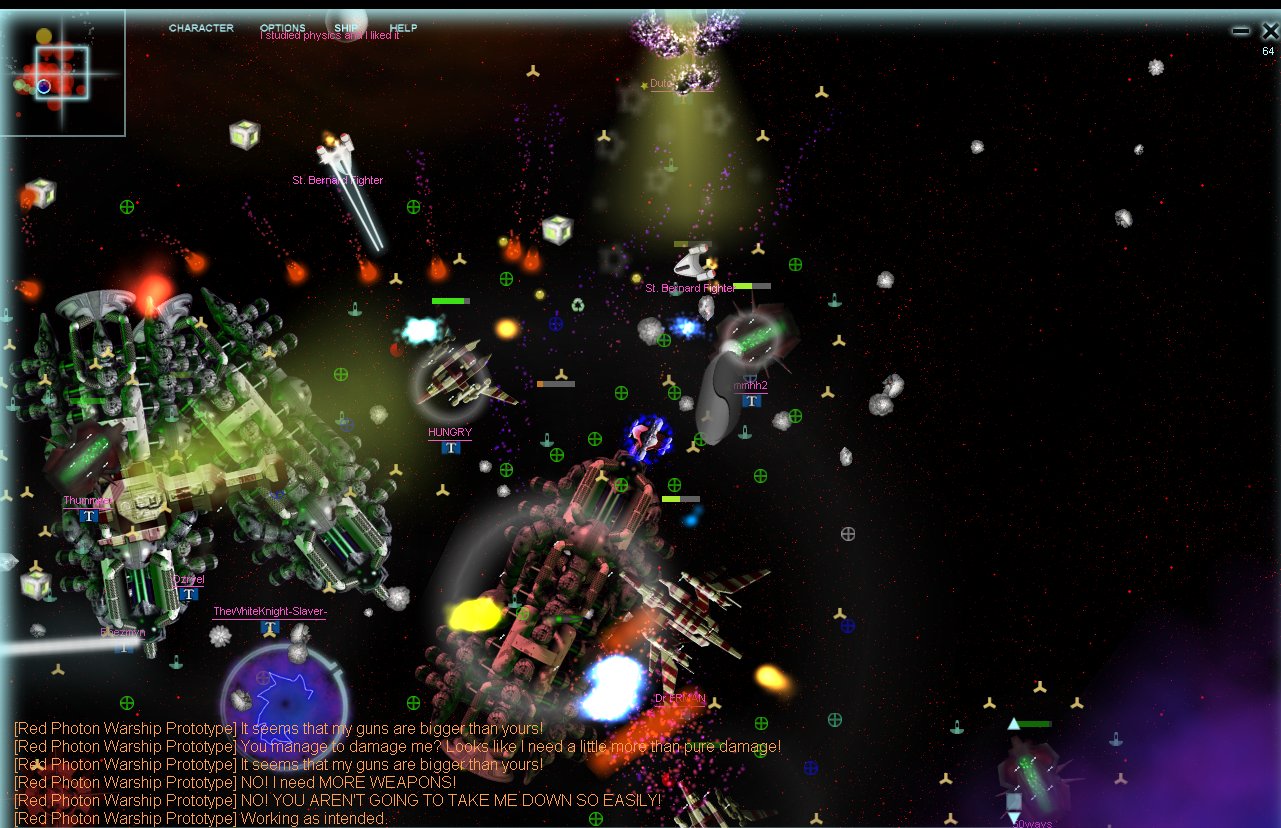Open the Ship menu
The image size is (1281, 828).
click(x=346, y=28)
